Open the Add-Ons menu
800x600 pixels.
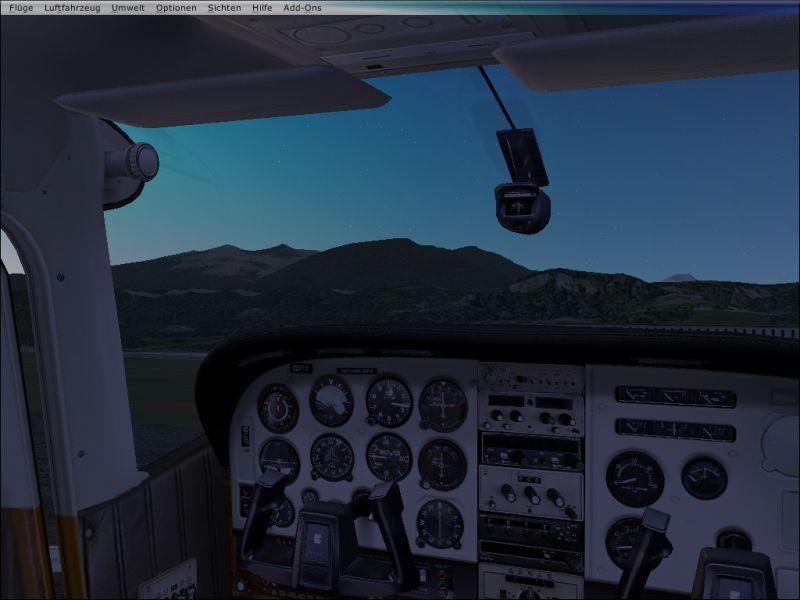(303, 7)
